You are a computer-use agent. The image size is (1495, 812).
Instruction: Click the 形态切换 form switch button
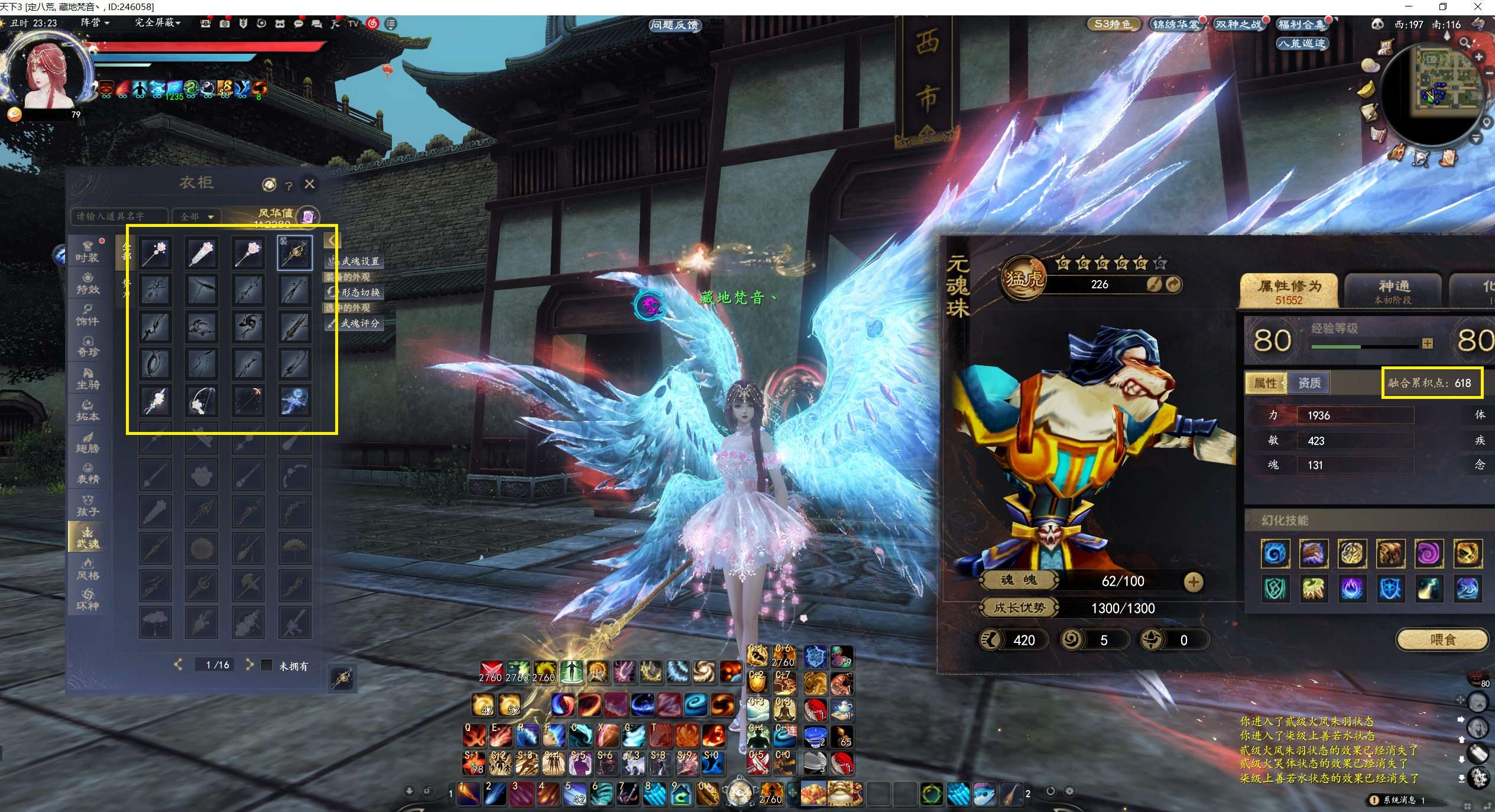[x=355, y=293]
